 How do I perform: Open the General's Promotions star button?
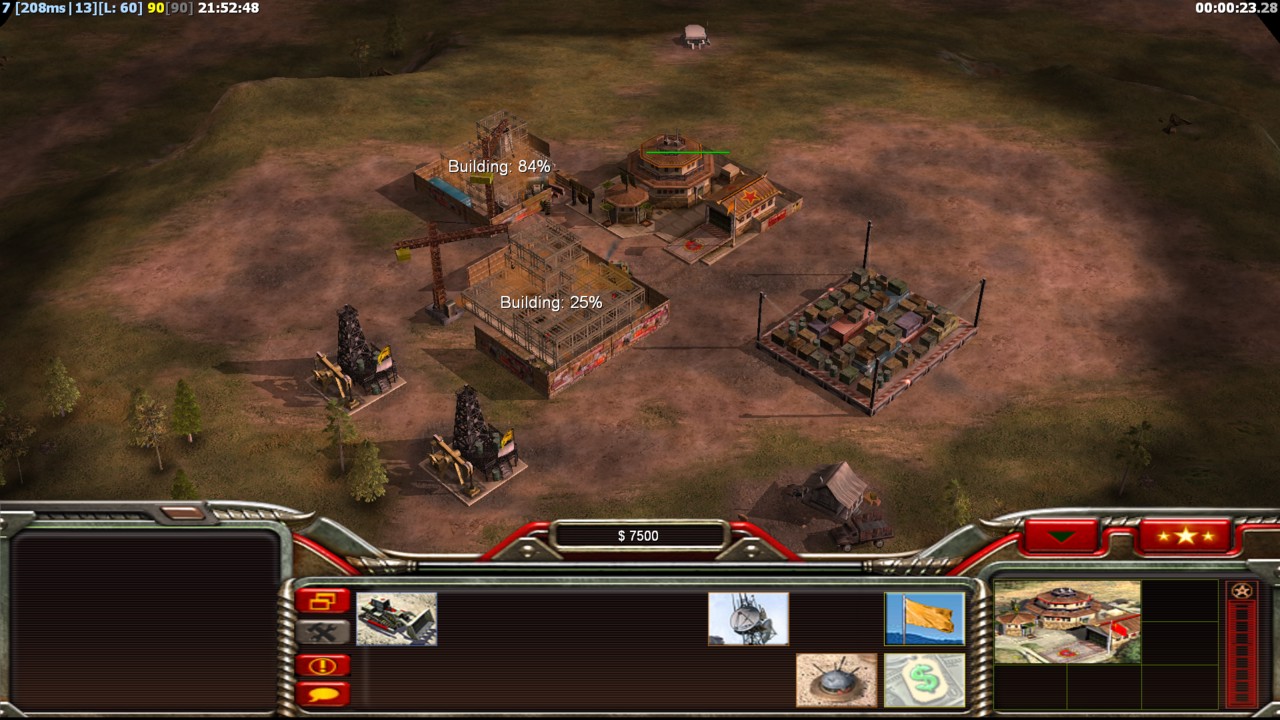click(x=1185, y=536)
